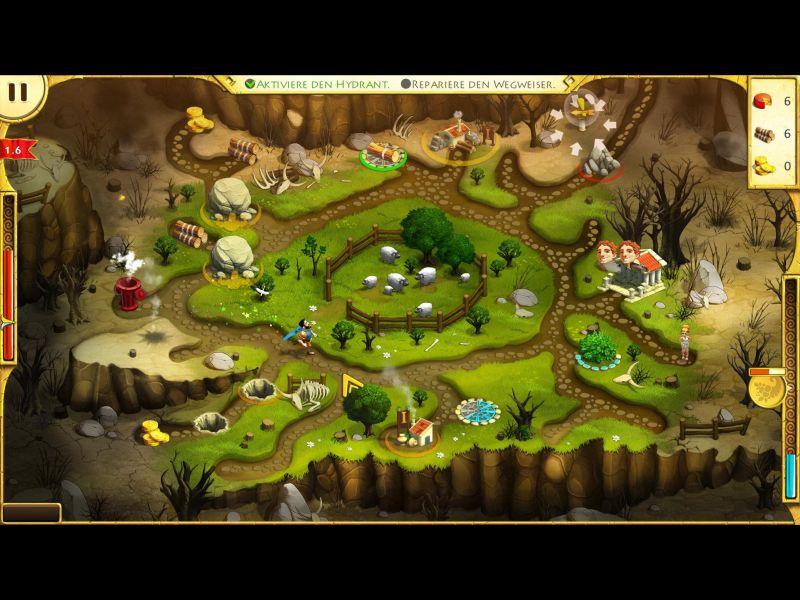Activate the golden bonus medallion

(767, 389)
